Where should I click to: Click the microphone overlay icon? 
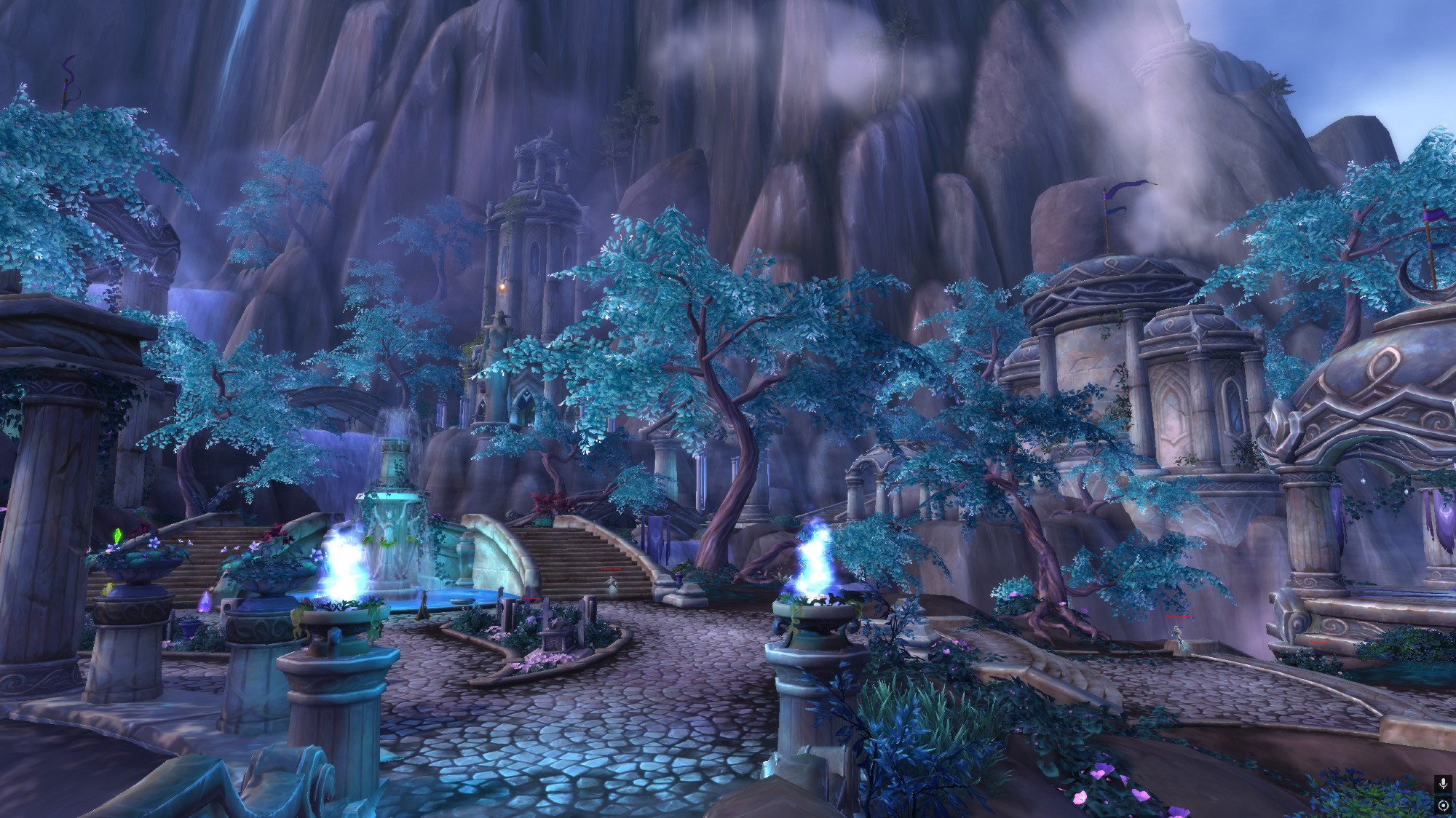[1443, 784]
